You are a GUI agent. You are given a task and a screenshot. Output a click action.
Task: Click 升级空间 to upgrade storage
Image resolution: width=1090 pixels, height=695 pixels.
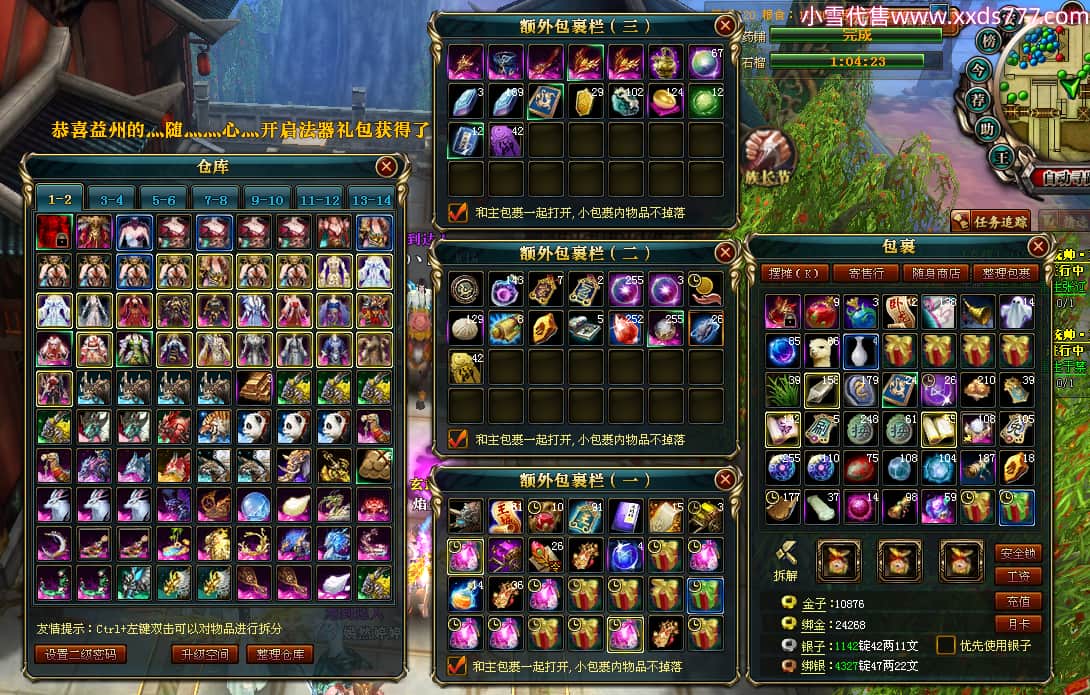click(204, 654)
